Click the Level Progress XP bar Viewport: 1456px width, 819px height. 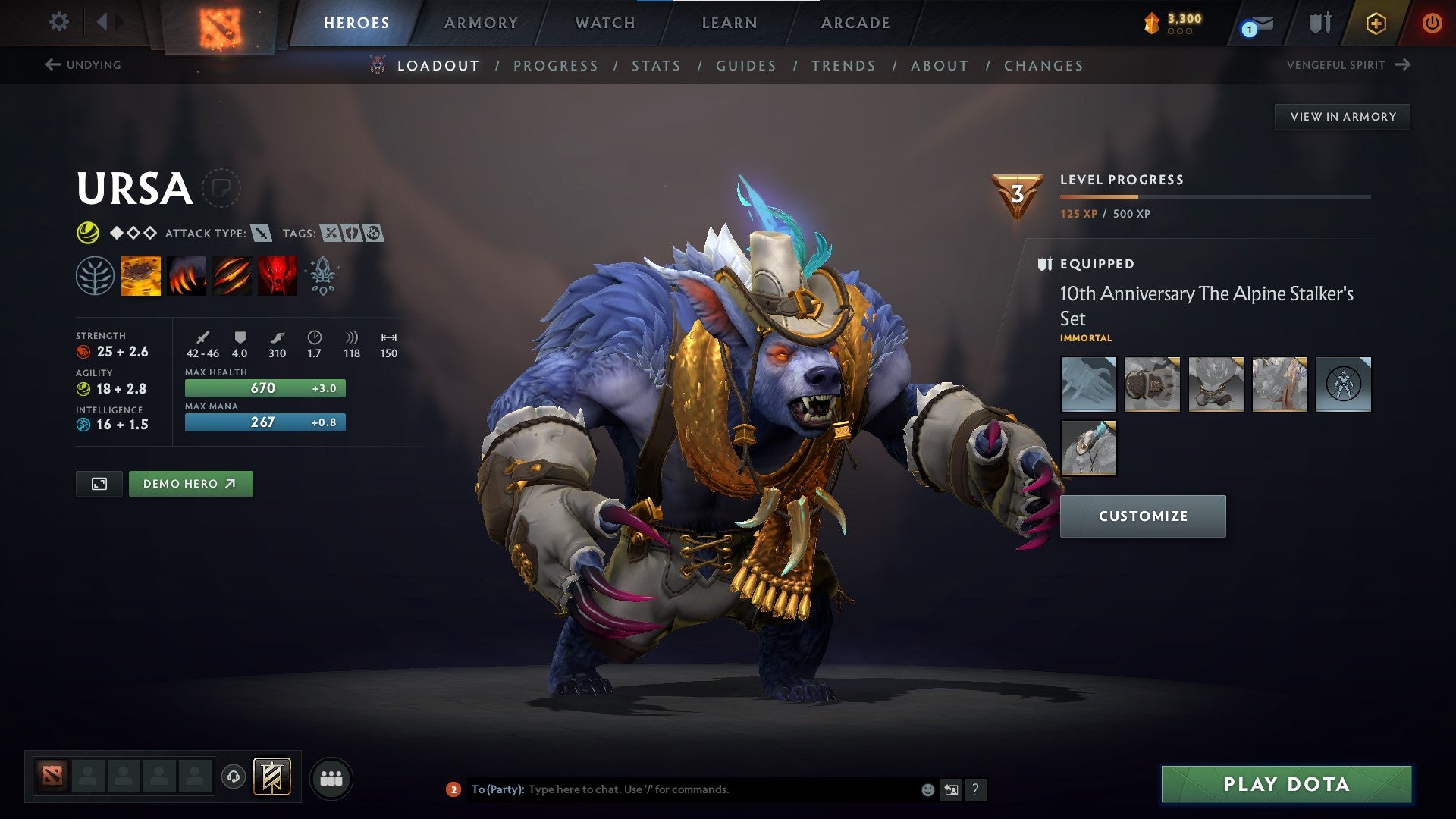1213,196
